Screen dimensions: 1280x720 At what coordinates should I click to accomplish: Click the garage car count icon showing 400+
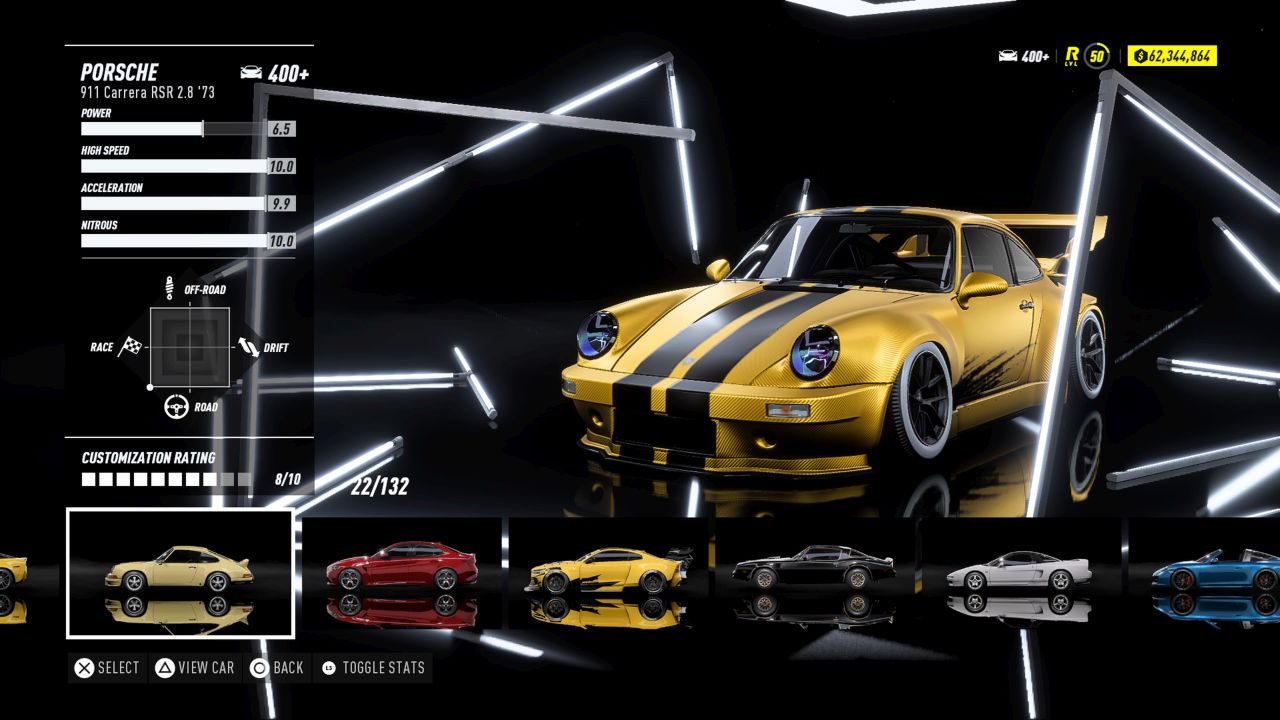pyautogui.click(x=1009, y=57)
